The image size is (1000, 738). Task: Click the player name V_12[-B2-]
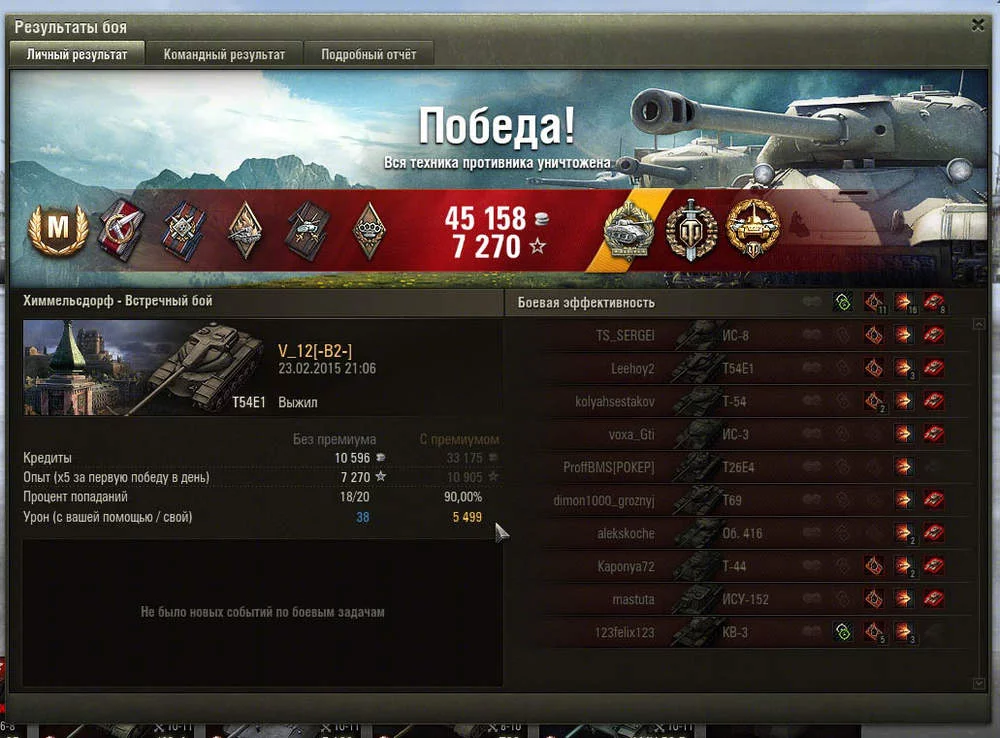314,351
